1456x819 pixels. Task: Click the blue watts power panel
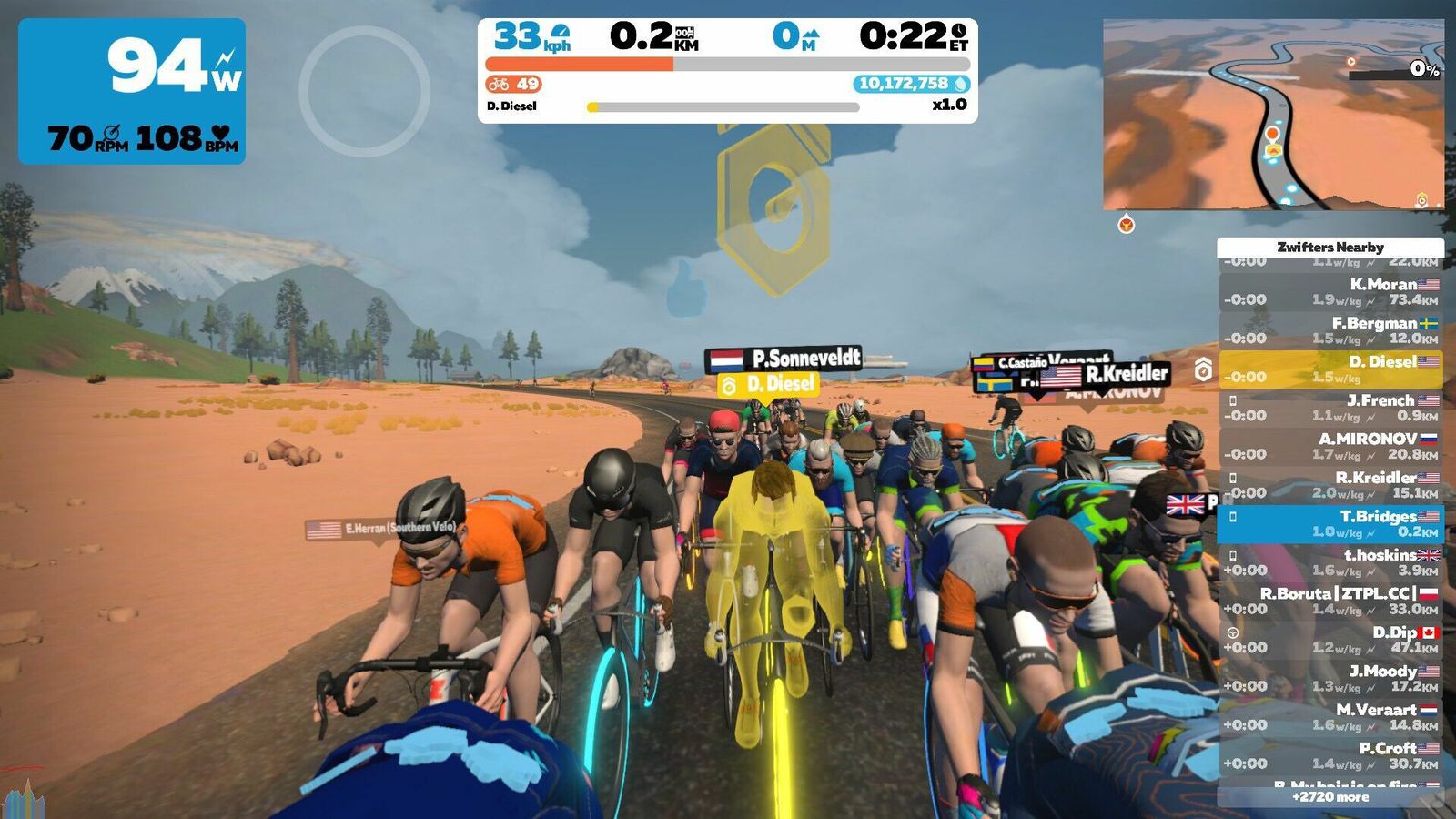click(x=132, y=91)
